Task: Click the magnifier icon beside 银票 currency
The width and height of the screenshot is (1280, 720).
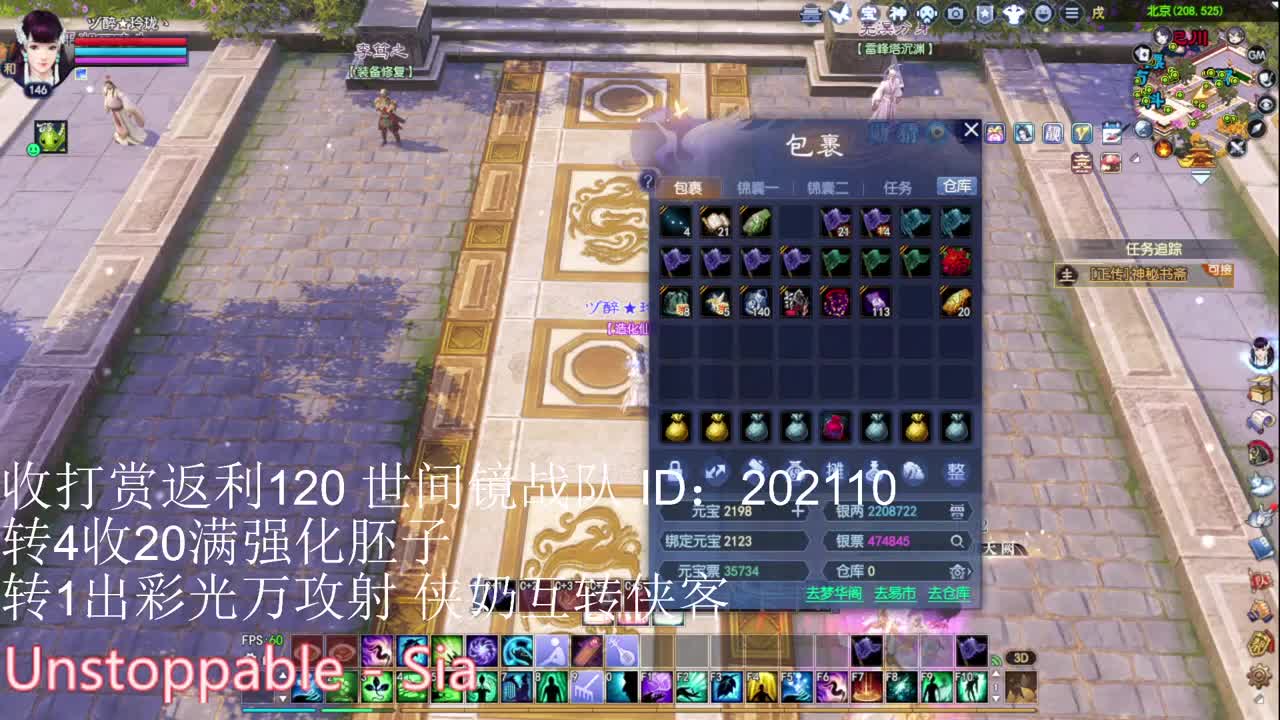Action: tap(957, 542)
